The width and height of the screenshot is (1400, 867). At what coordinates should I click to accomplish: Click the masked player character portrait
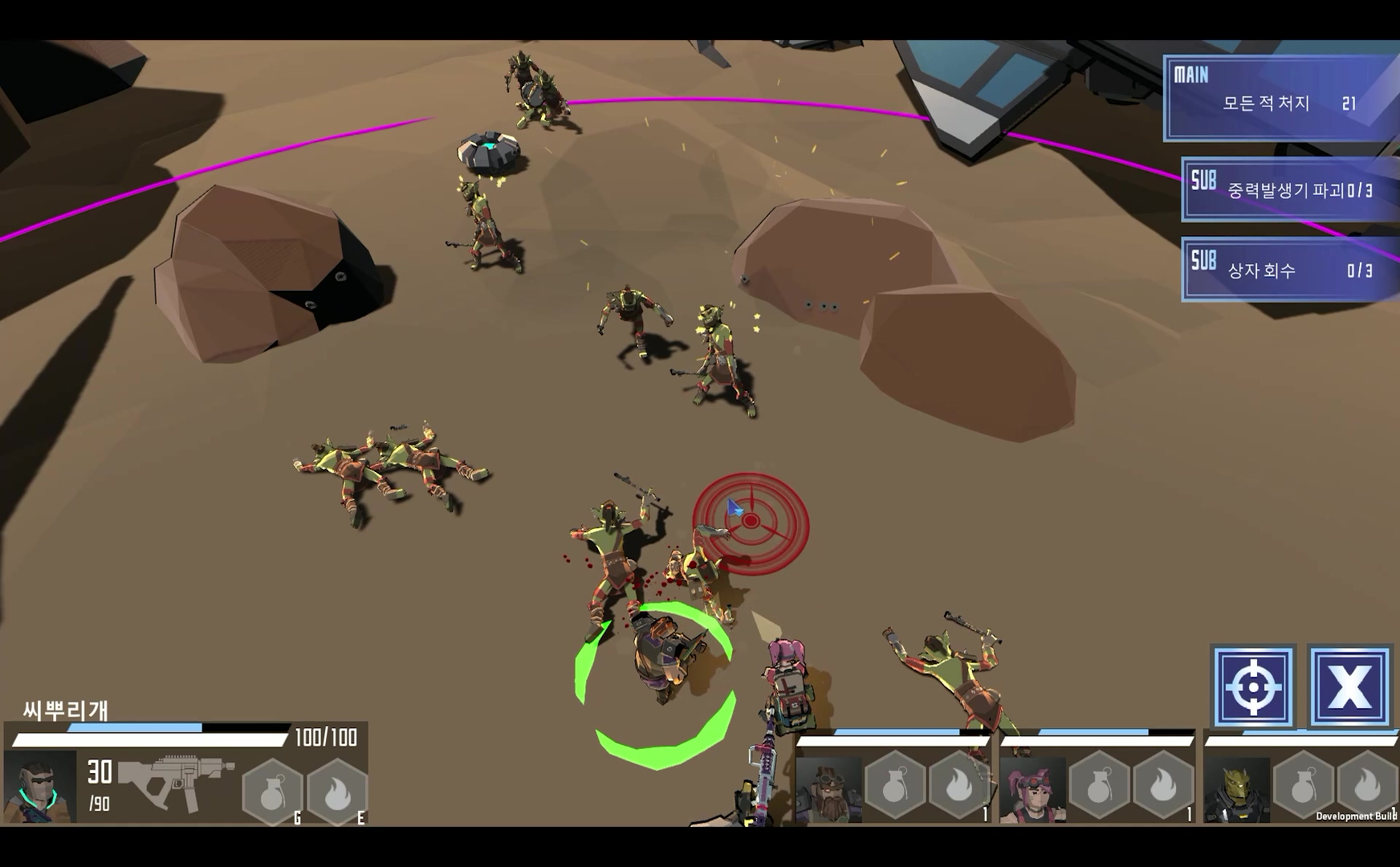40,788
